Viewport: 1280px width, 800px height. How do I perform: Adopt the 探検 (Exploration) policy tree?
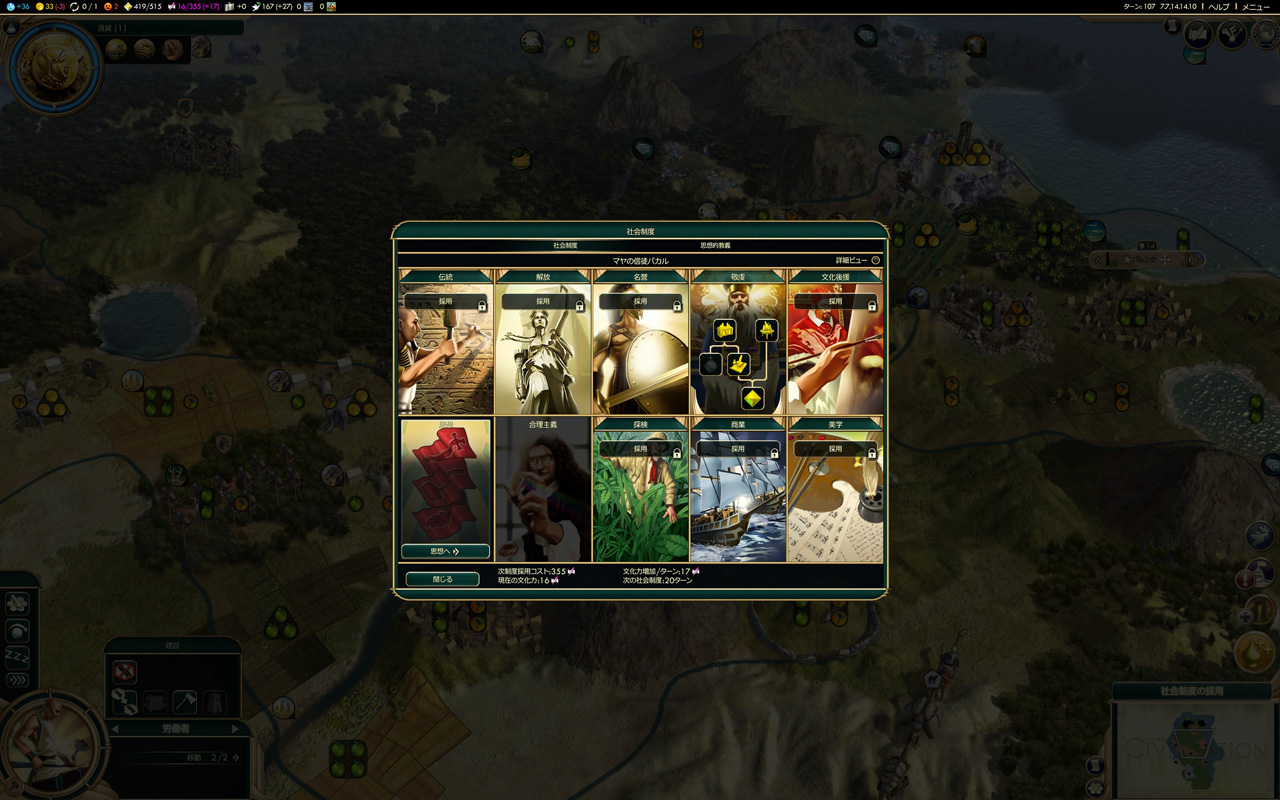(640, 449)
